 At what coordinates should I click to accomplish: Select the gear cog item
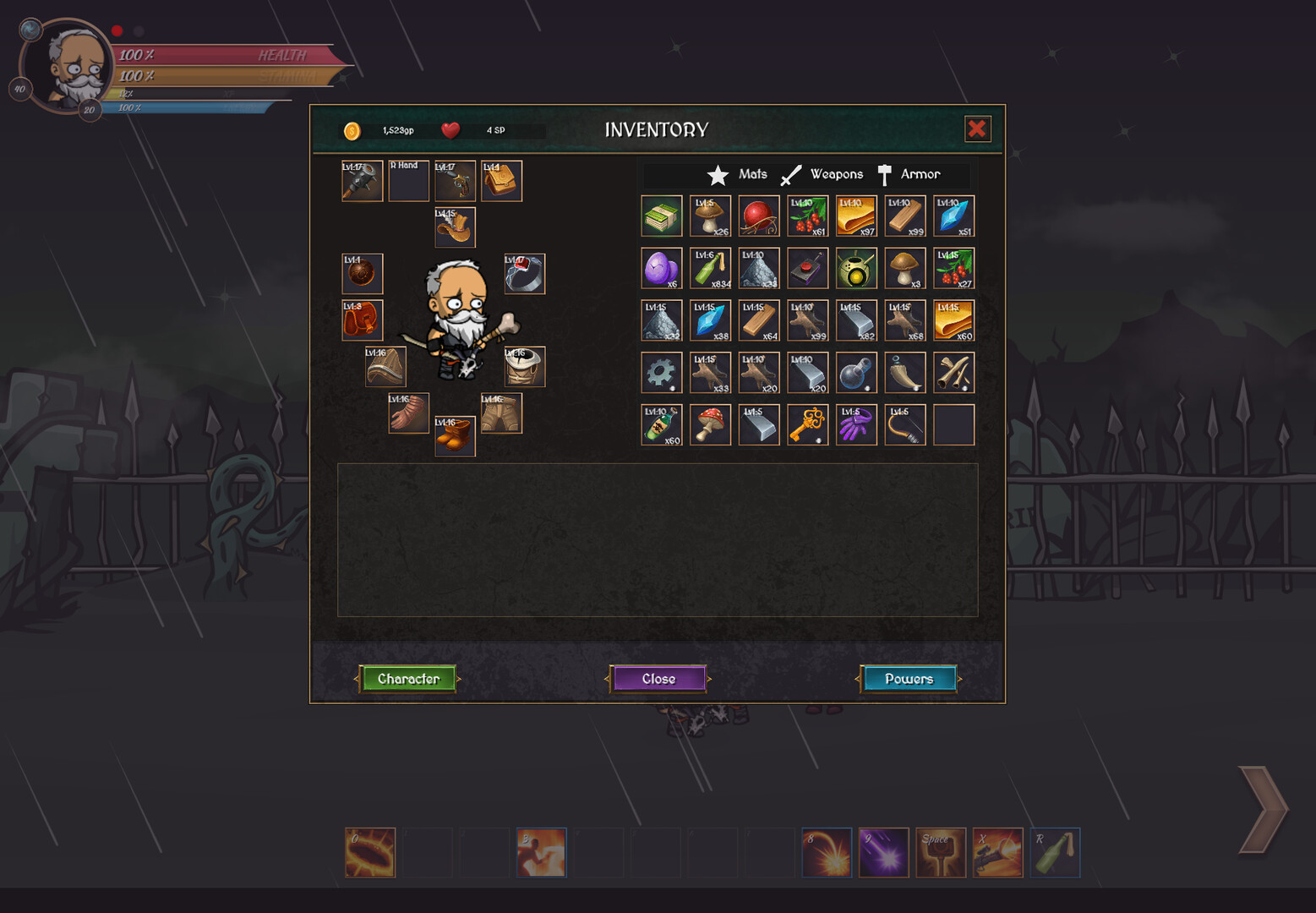pos(662,373)
